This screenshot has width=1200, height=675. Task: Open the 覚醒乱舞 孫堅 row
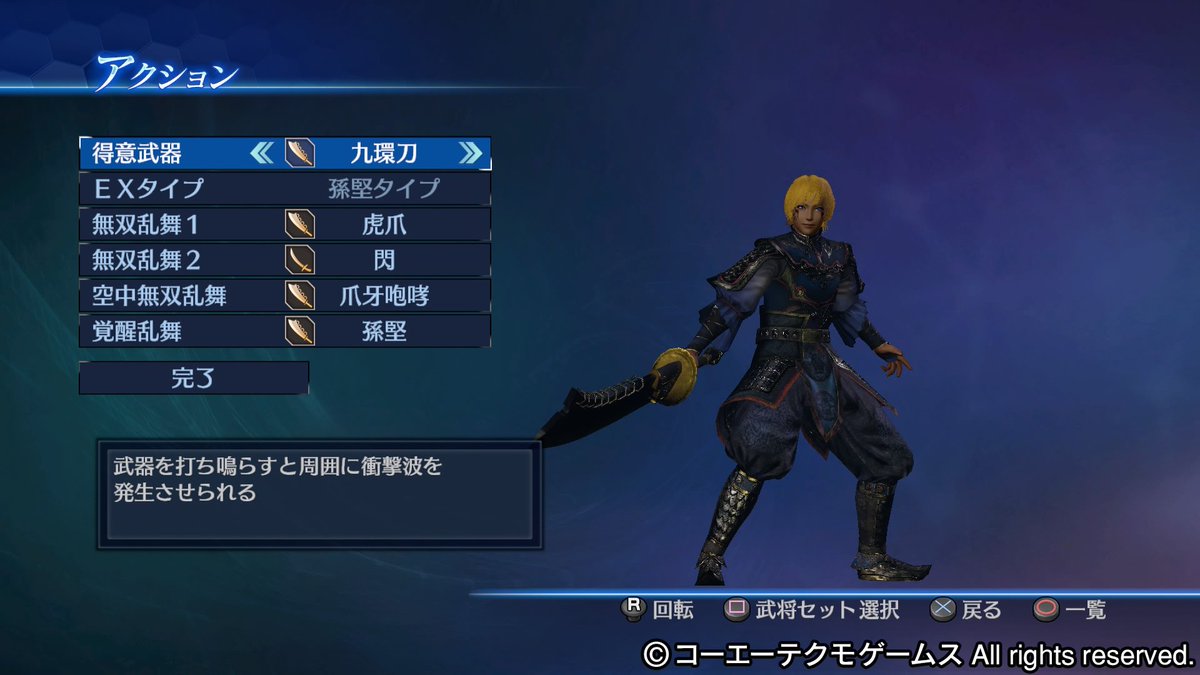pyautogui.click(x=285, y=331)
